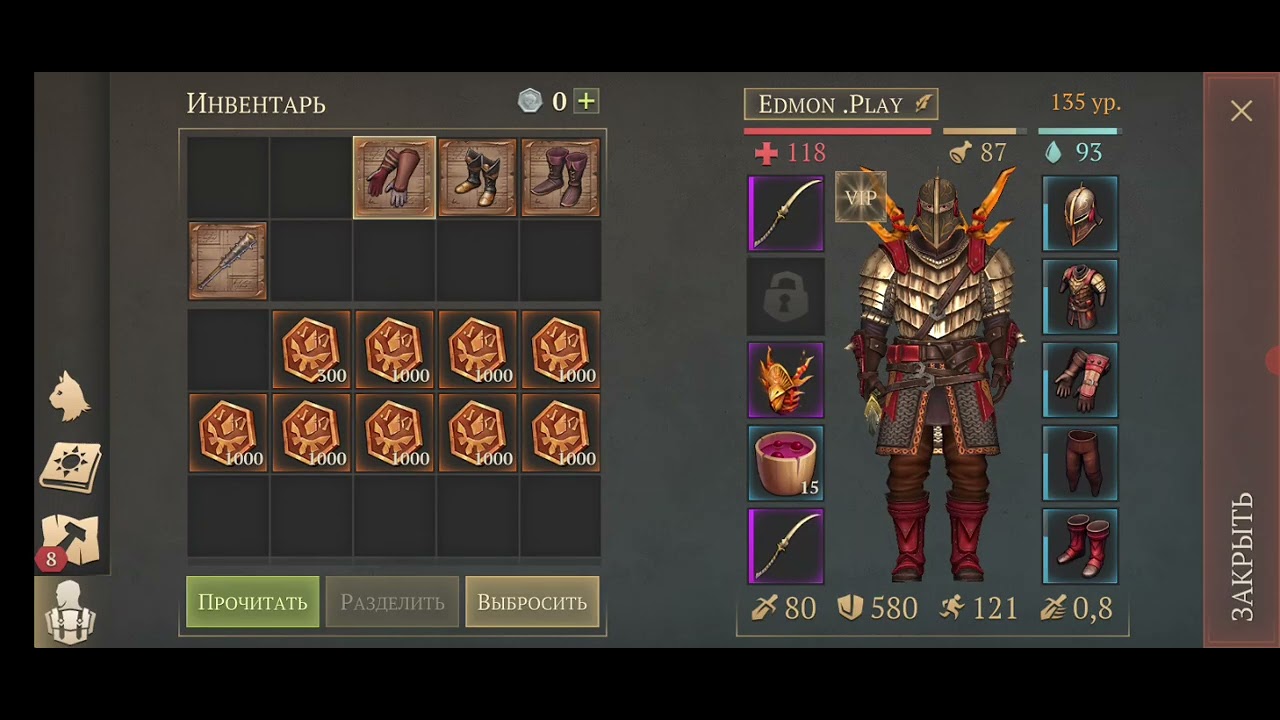Select the equipped chest armor slot
1280x720 pixels.
pos(1080,296)
